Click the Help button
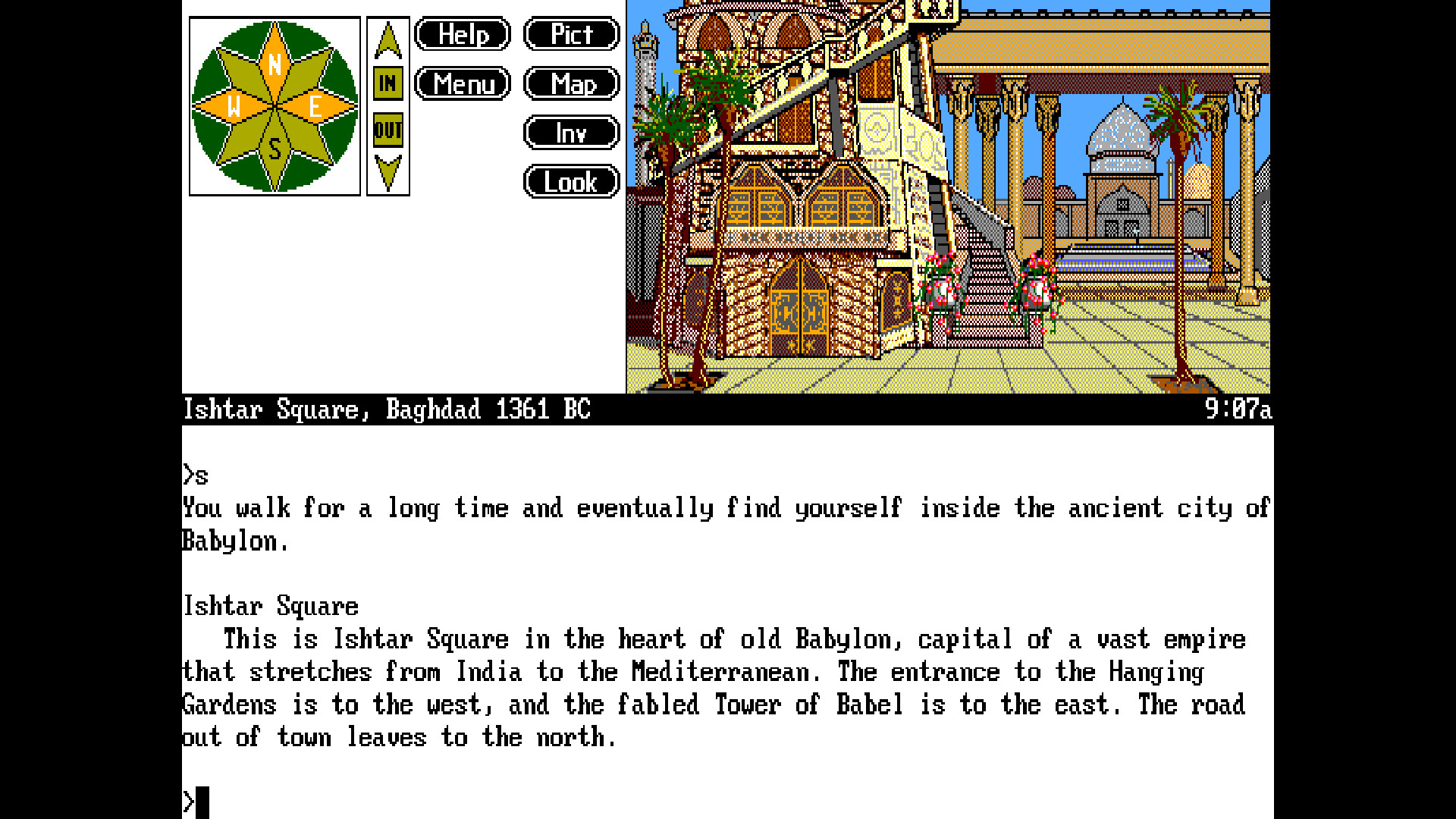Image resolution: width=1456 pixels, height=819 pixels. point(462,34)
